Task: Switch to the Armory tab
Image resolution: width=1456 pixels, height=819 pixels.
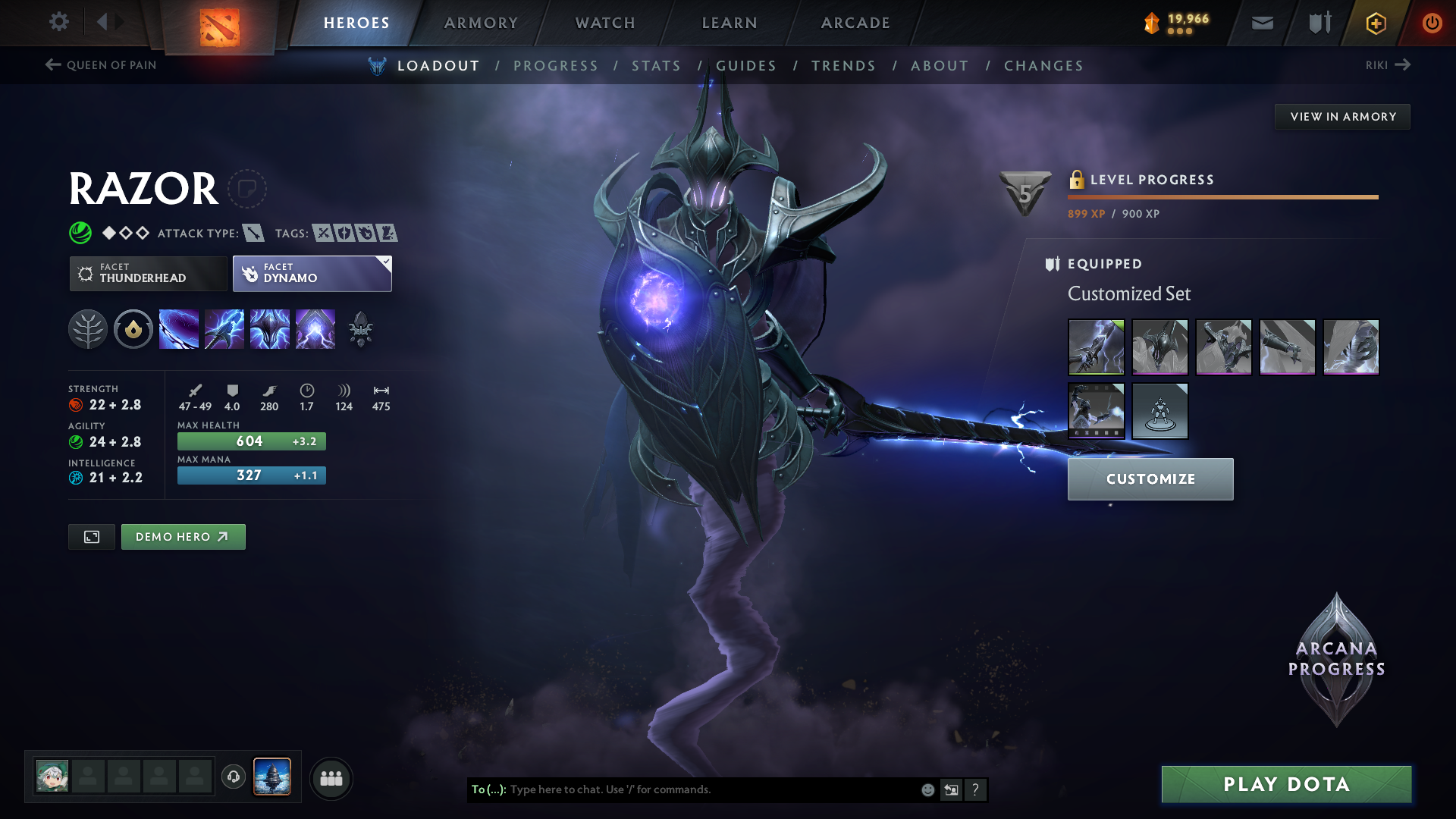Action: tap(480, 23)
